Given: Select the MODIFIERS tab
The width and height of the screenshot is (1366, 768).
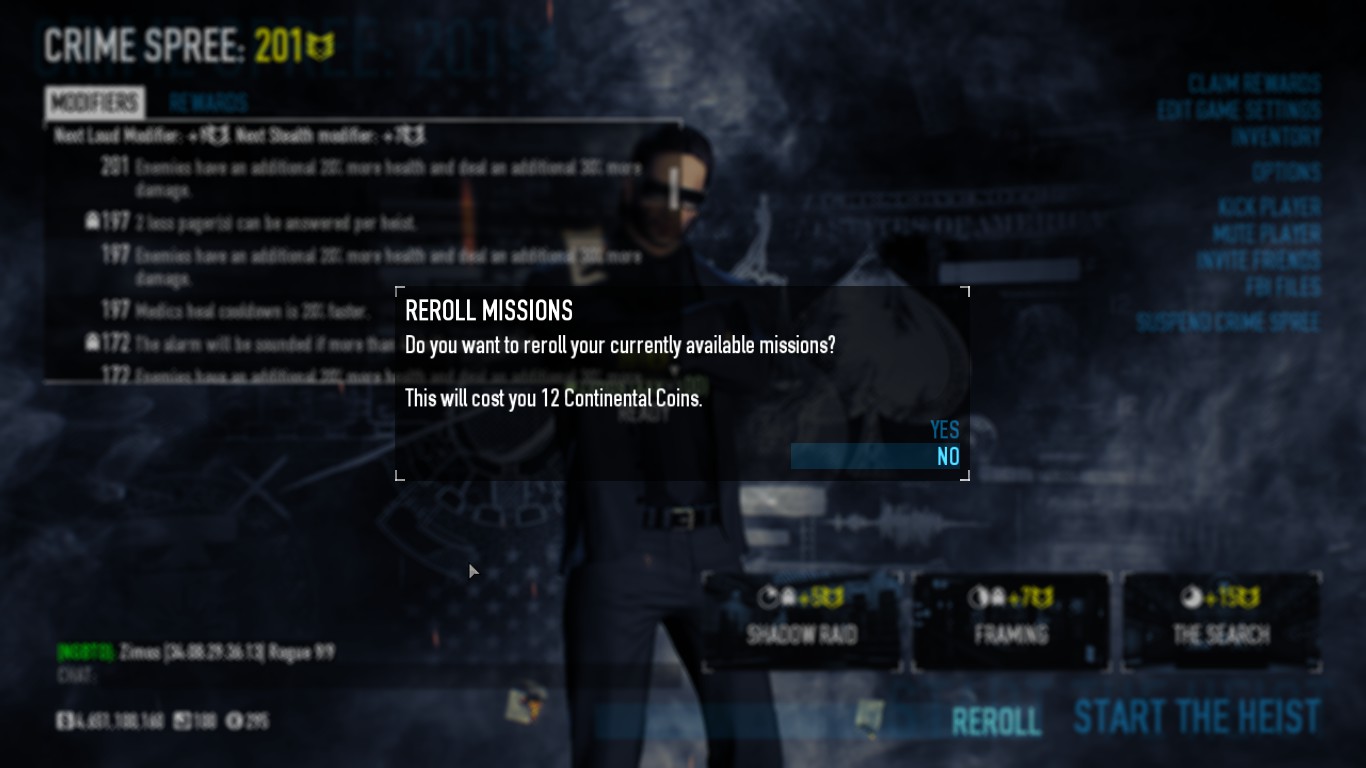Looking at the screenshot, I should (x=93, y=103).
